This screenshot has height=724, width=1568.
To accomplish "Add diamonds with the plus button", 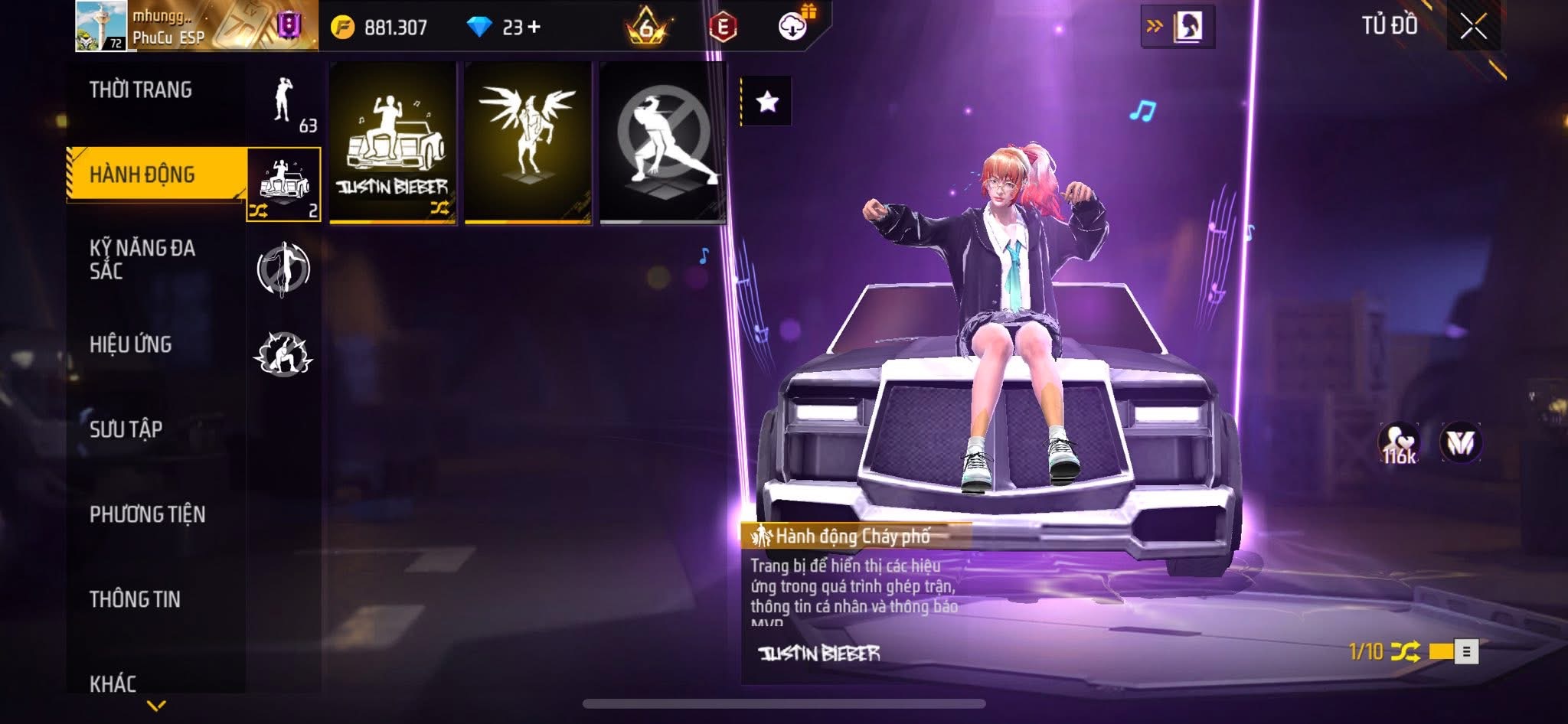I will click(x=534, y=28).
